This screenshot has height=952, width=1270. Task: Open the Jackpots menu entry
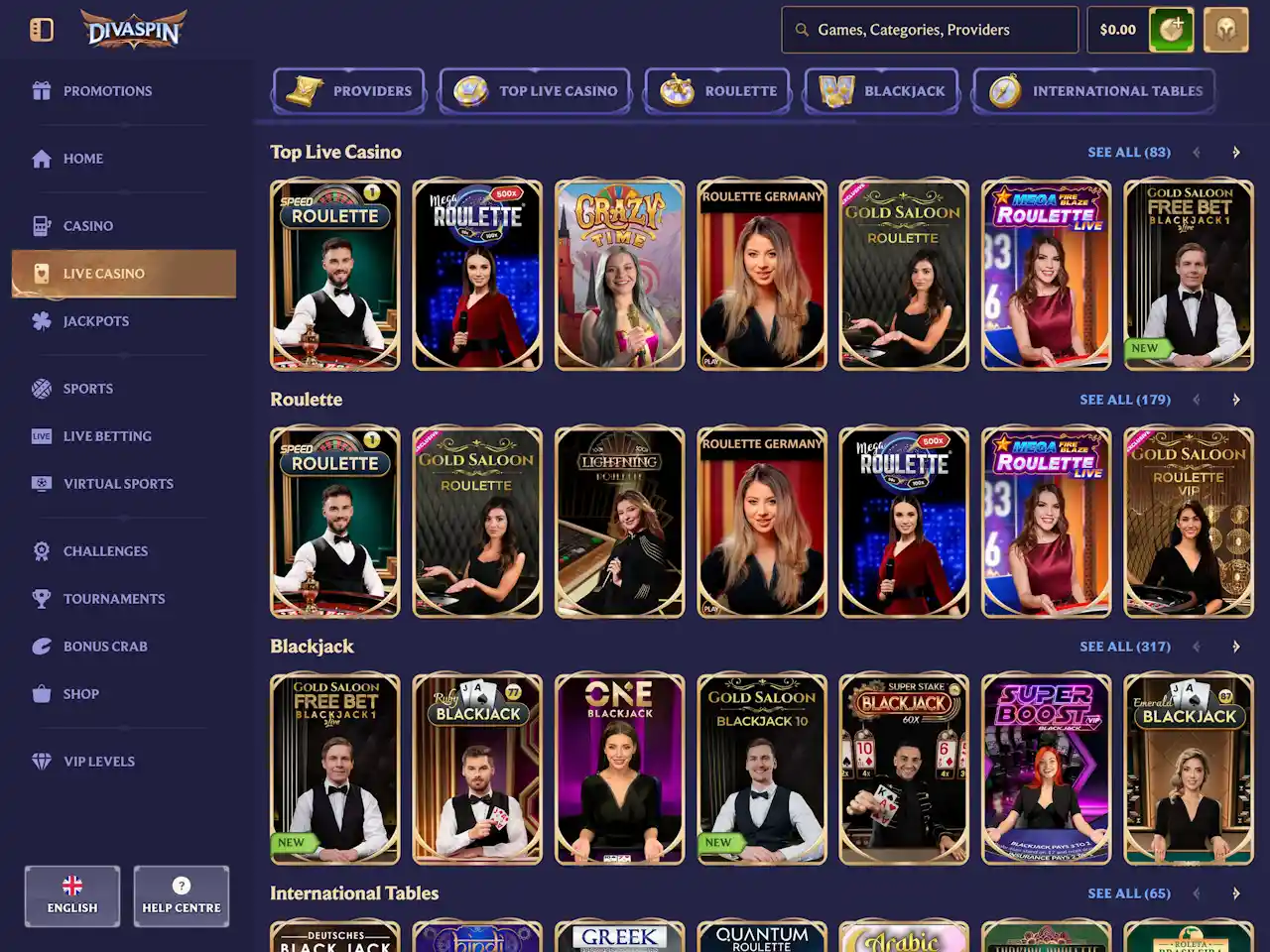pos(95,321)
